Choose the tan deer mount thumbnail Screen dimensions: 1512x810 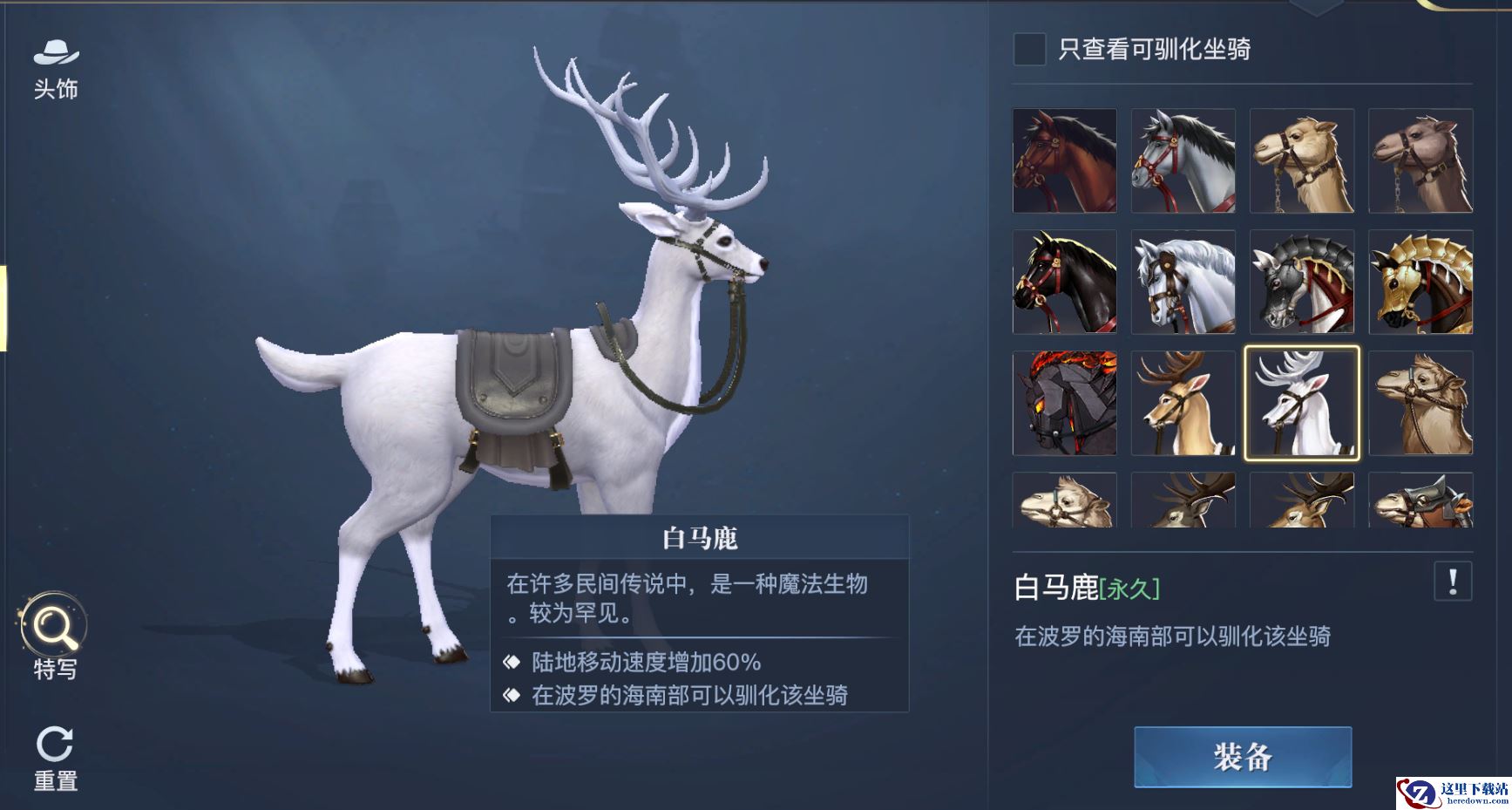1183,403
